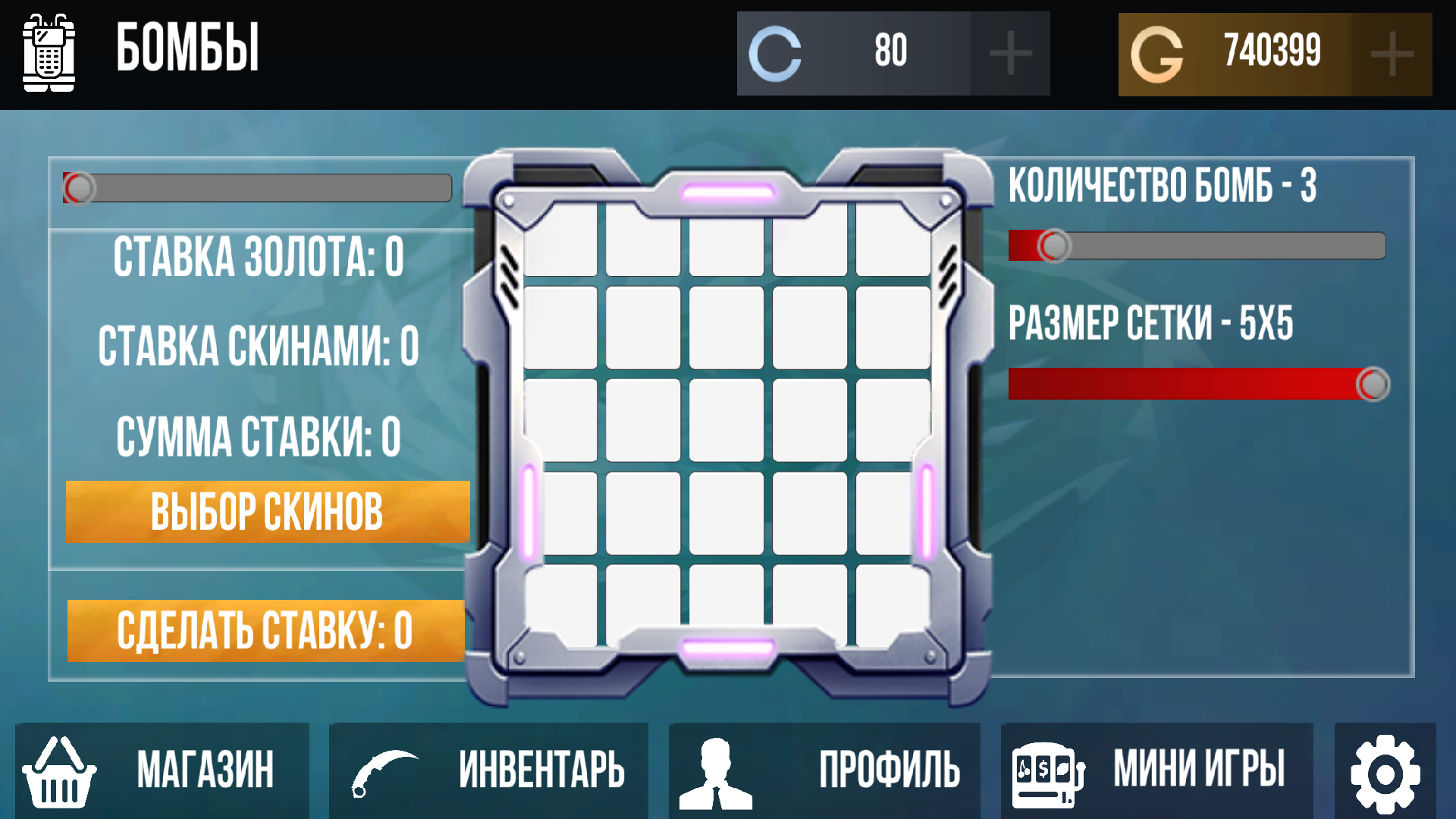Select the shopping basket МАГАЗИН icon
The width and height of the screenshot is (1456, 819).
click(x=59, y=773)
